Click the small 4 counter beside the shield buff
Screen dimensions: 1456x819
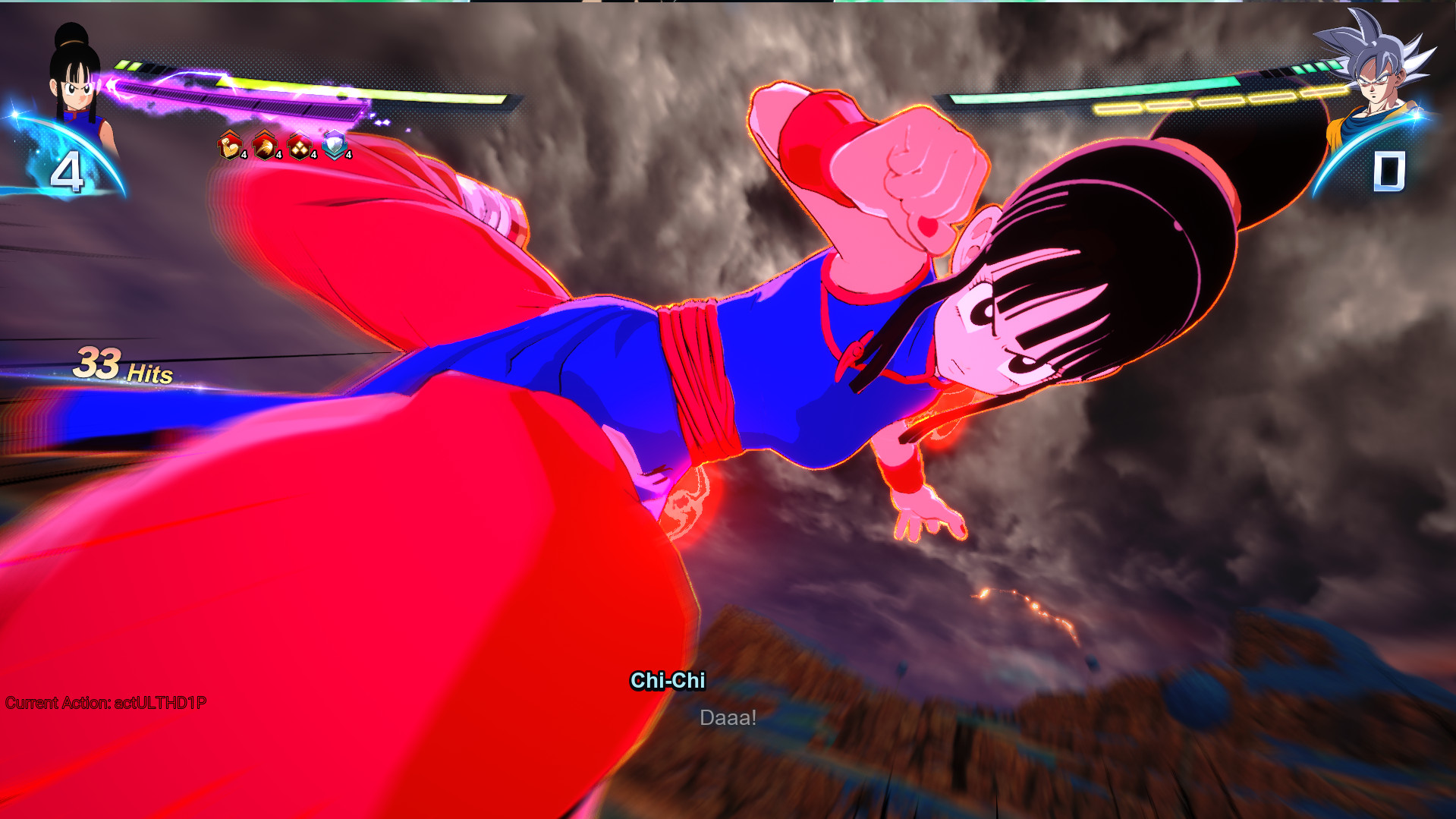coord(348,155)
